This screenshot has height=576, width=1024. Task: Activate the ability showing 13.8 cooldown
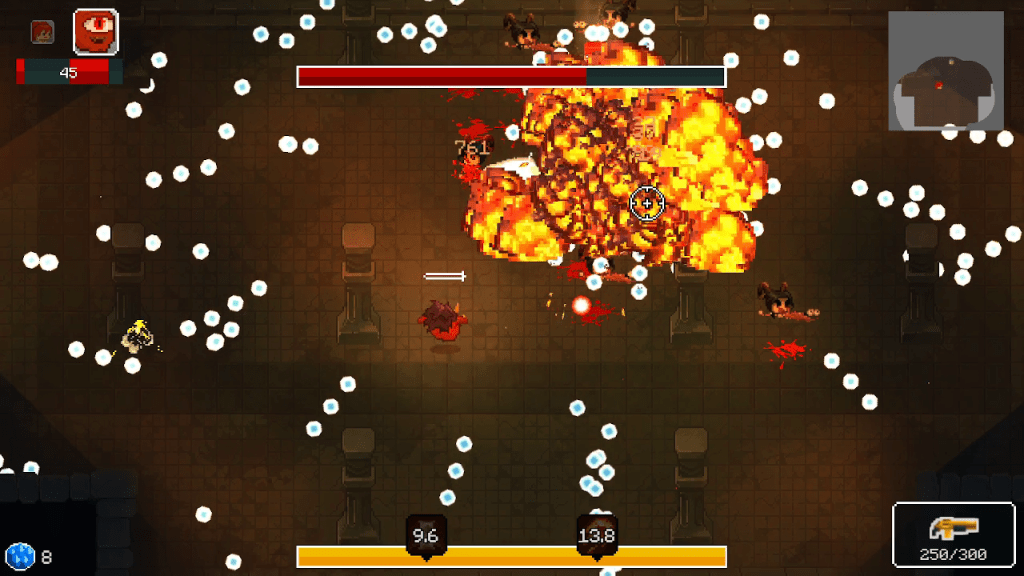tap(597, 535)
